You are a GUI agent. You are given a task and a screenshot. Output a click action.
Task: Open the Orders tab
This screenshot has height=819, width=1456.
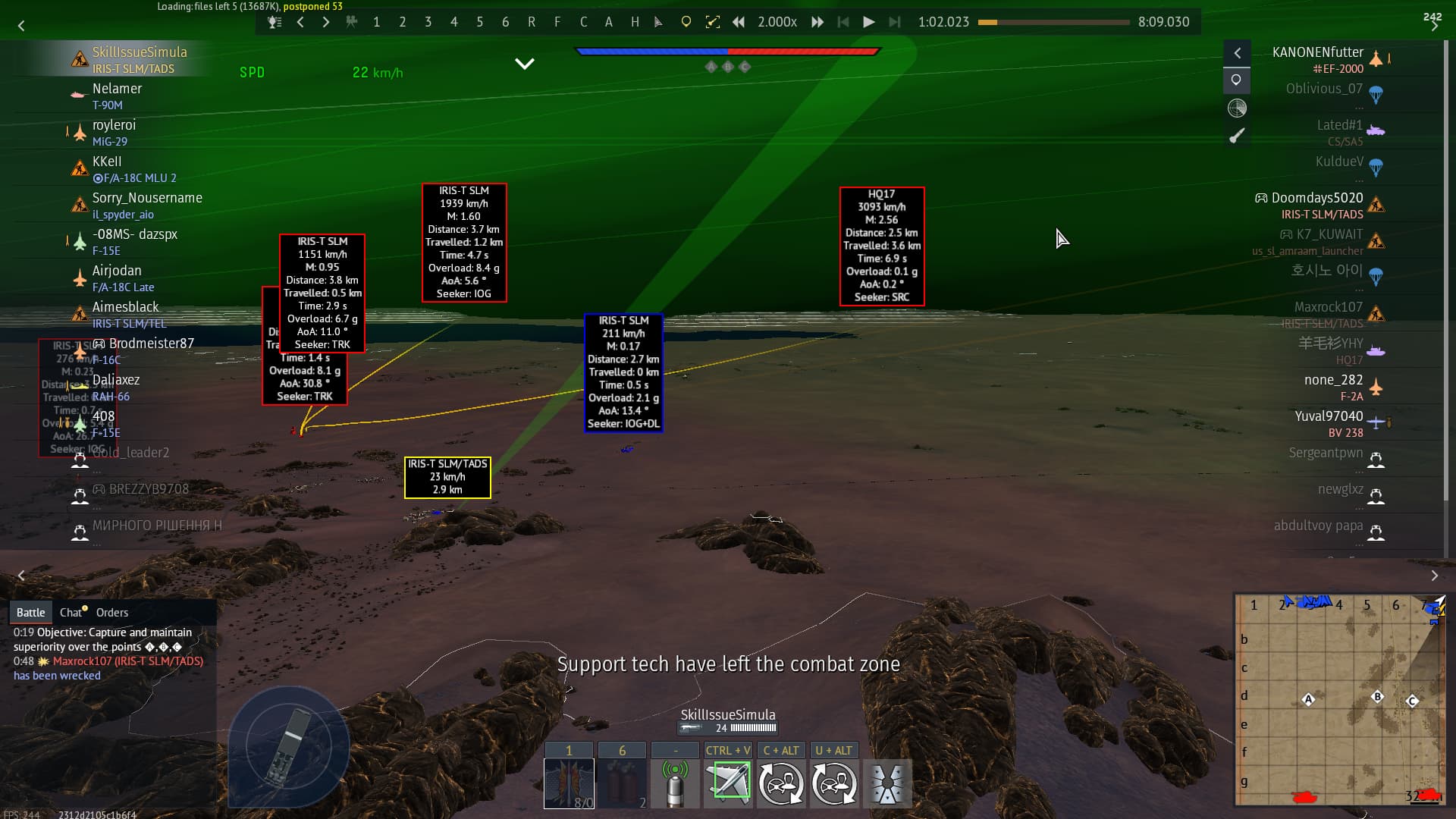(113, 612)
